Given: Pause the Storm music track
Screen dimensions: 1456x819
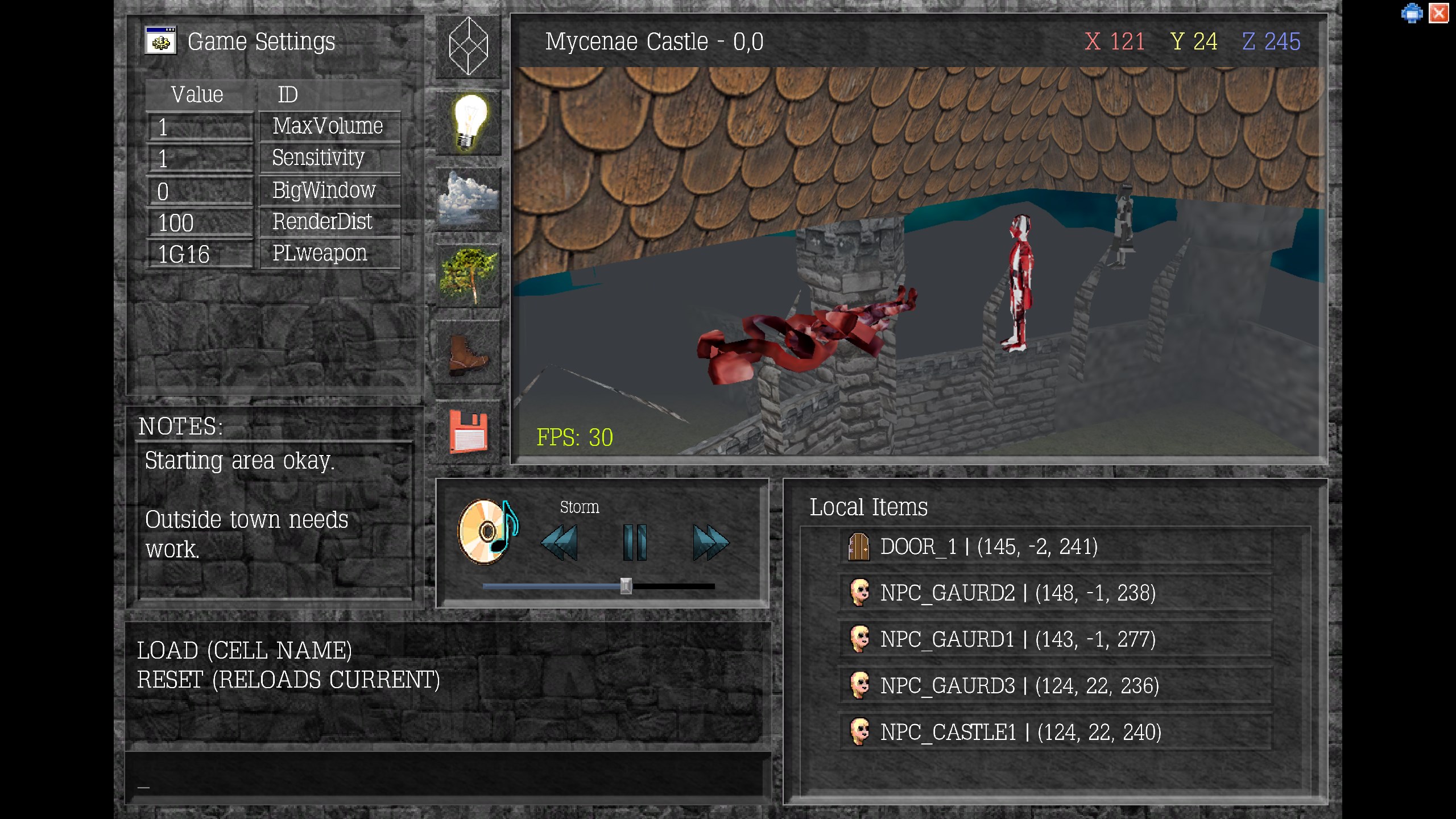Looking at the screenshot, I should pyautogui.click(x=634, y=543).
